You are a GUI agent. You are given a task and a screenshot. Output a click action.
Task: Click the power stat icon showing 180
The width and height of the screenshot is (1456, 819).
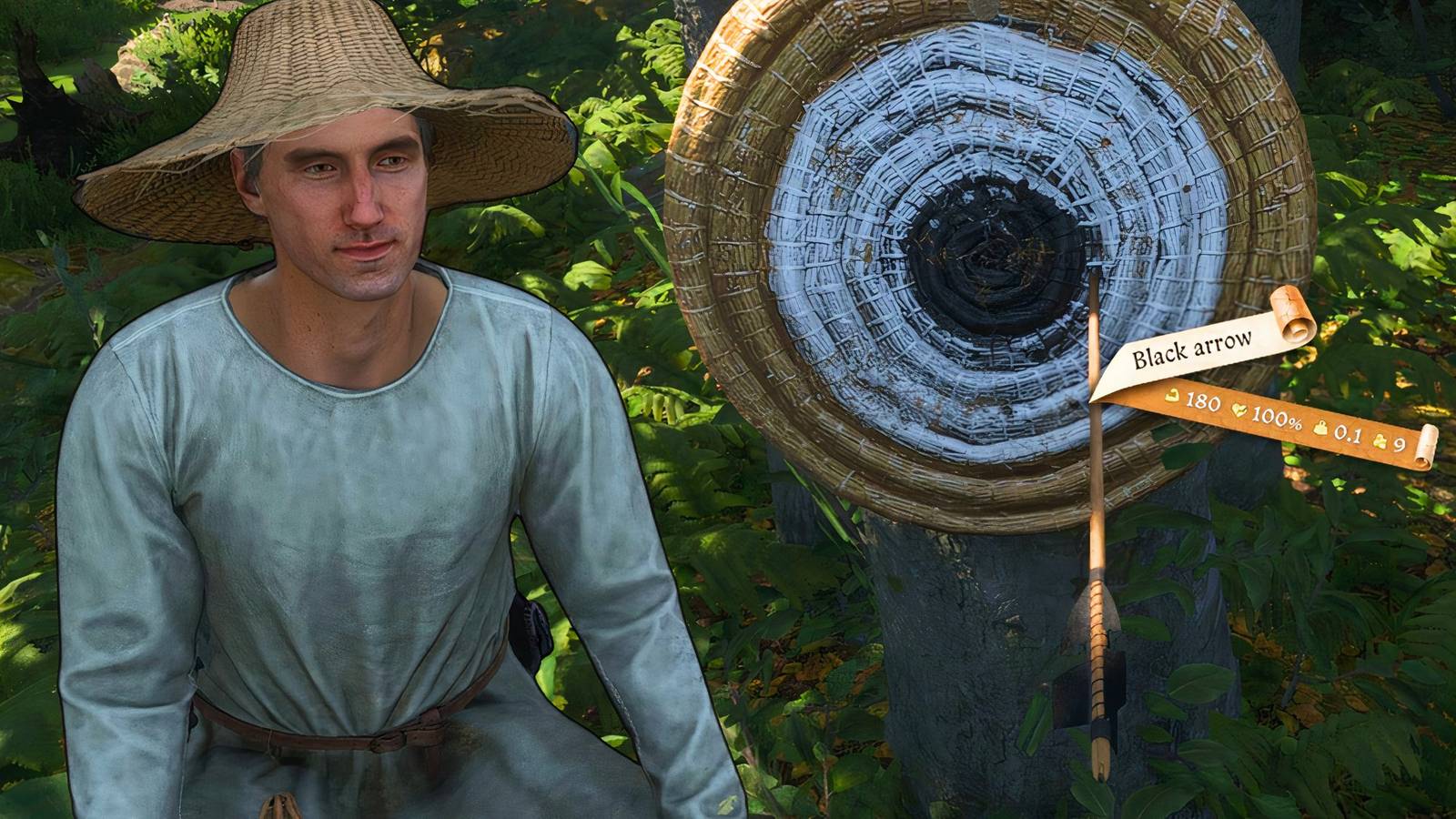1174,395
